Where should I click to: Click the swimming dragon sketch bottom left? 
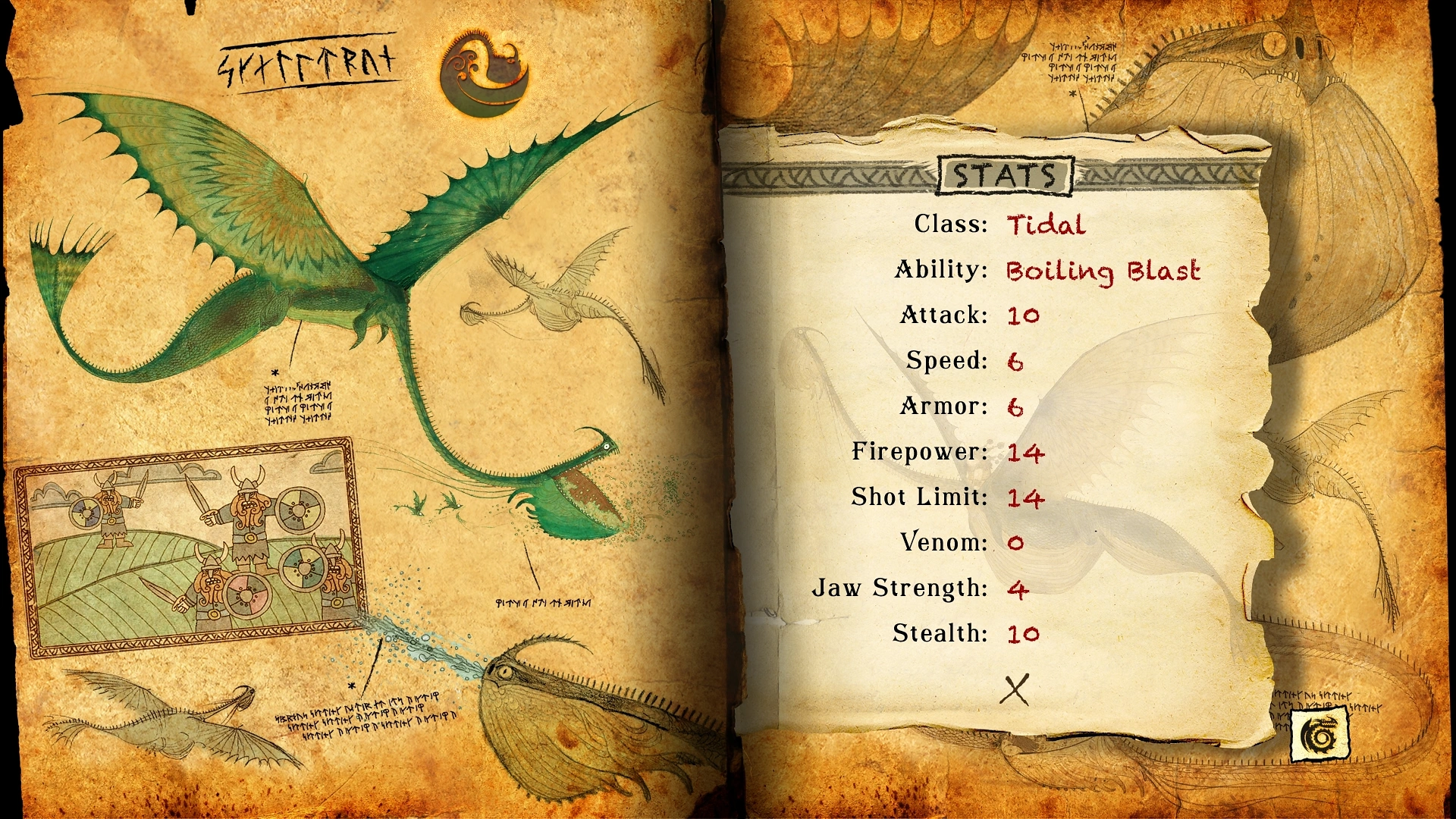tap(167, 720)
